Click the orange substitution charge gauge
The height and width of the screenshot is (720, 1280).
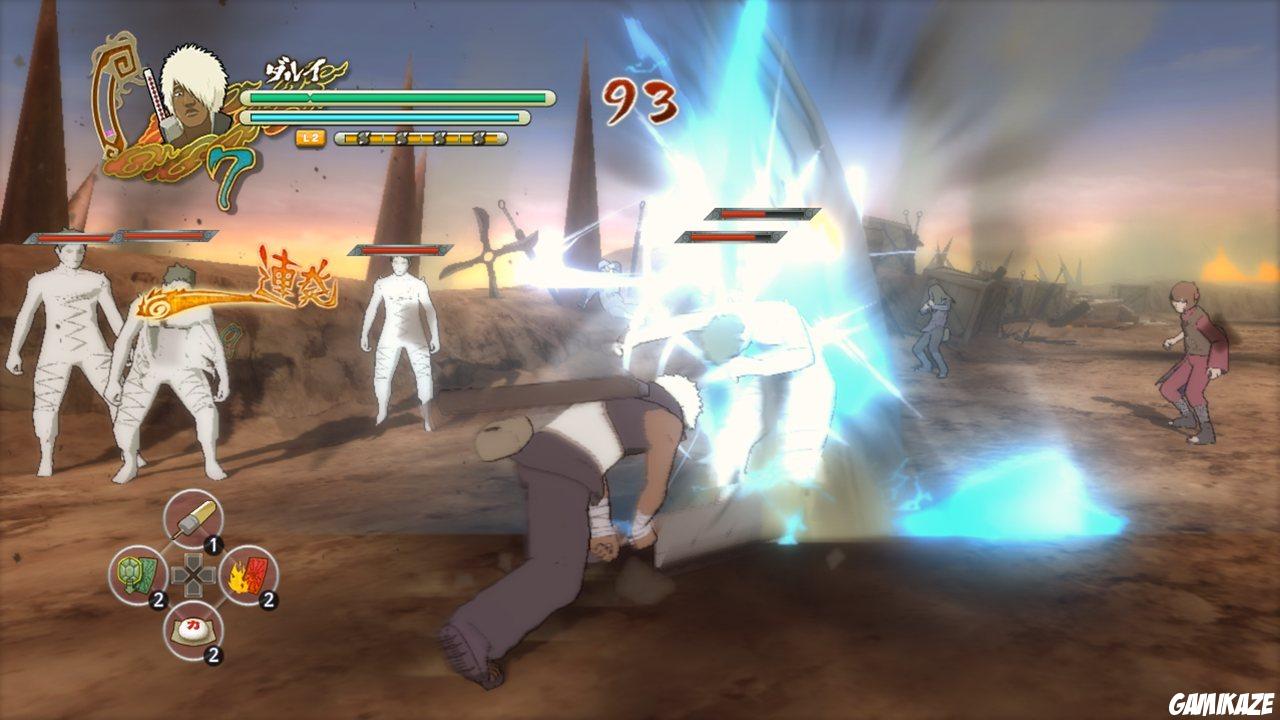[420, 140]
